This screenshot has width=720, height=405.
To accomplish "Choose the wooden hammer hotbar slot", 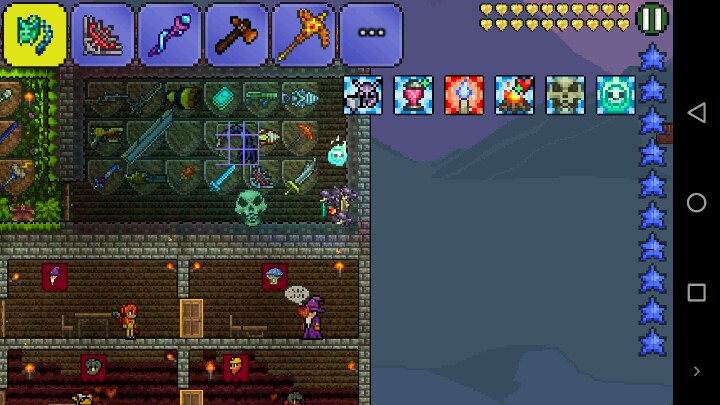I will coord(236,34).
